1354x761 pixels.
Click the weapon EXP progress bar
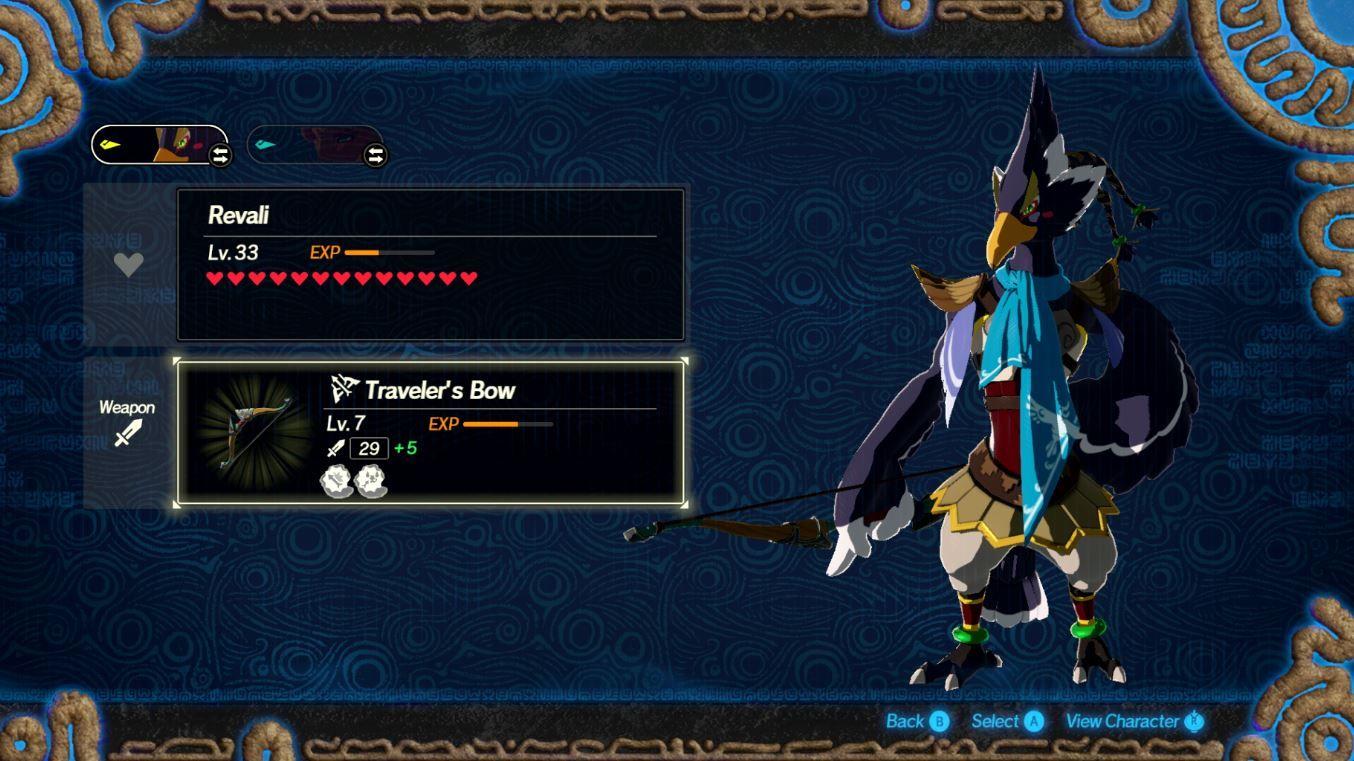510,424
